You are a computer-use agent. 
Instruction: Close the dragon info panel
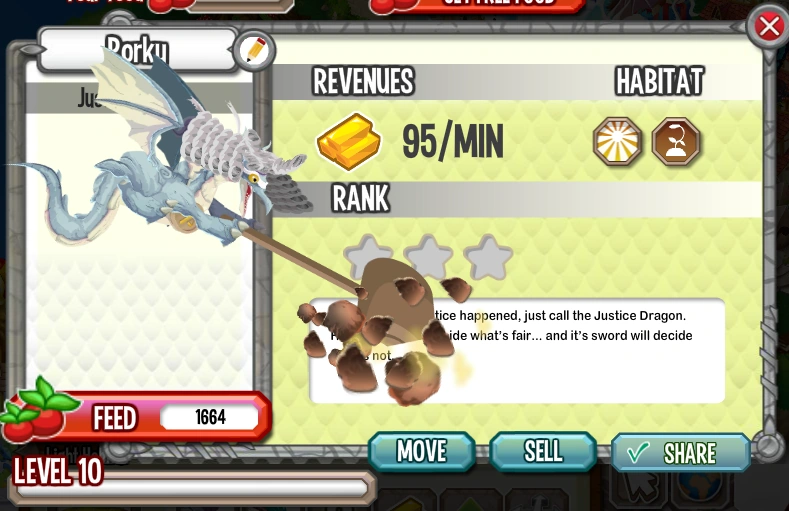(768, 27)
